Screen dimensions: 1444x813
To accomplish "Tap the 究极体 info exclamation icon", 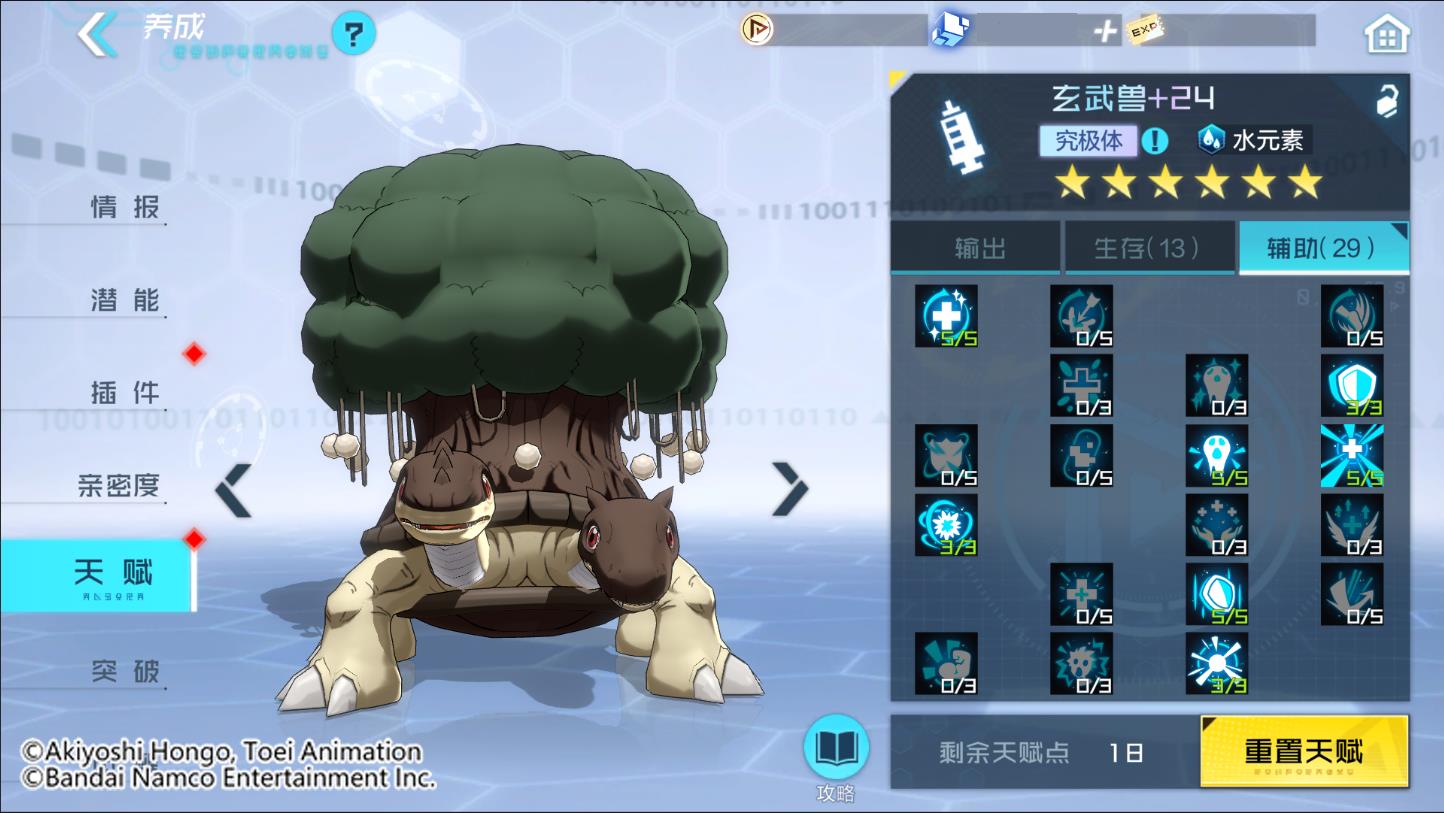I will [1154, 141].
